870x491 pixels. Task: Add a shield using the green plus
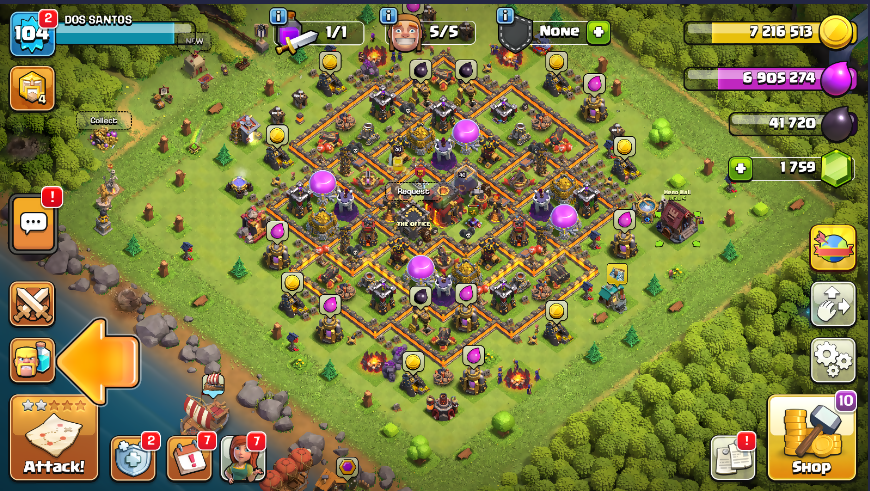(598, 32)
